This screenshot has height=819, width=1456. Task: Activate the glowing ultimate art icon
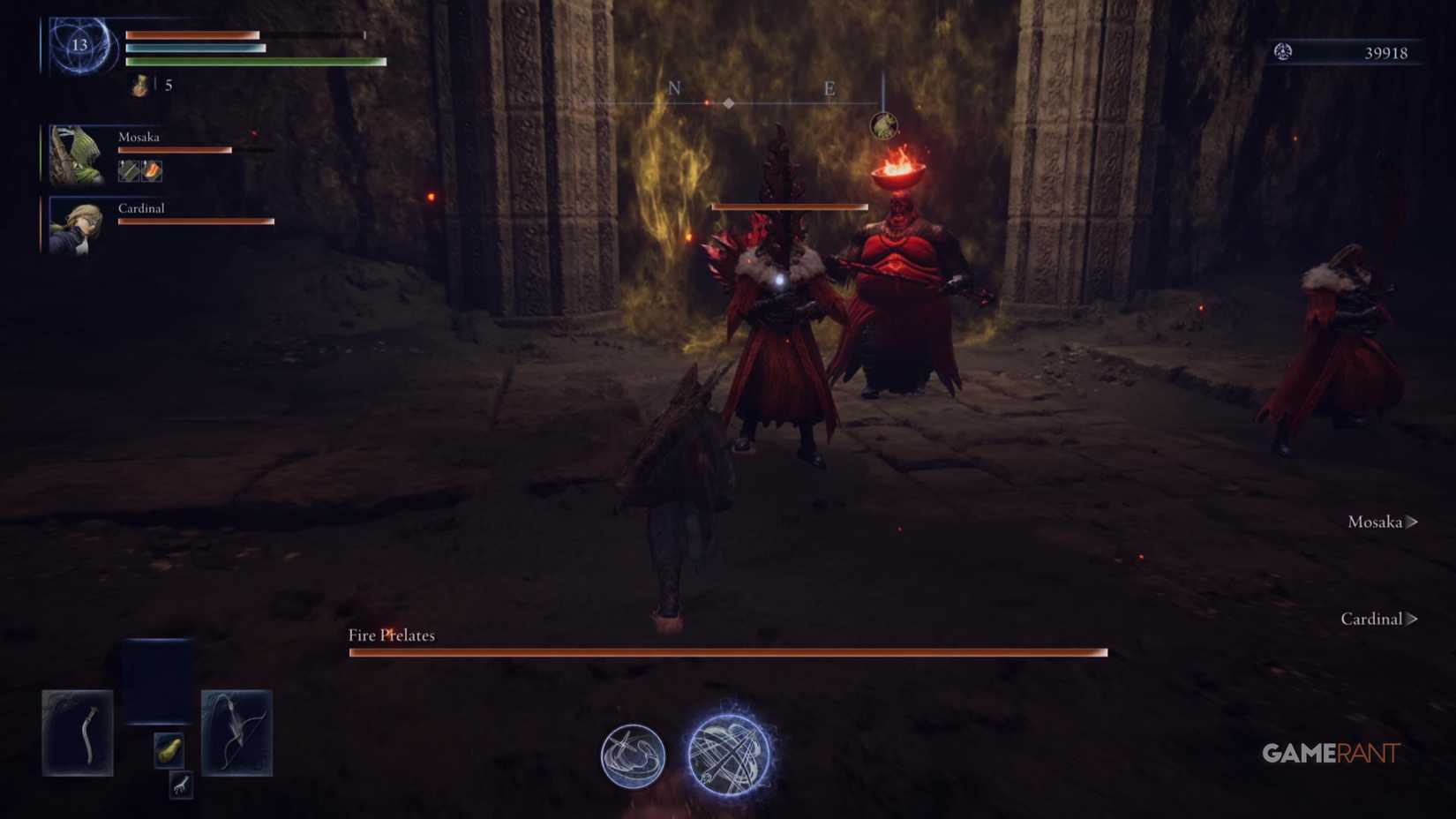[728, 755]
